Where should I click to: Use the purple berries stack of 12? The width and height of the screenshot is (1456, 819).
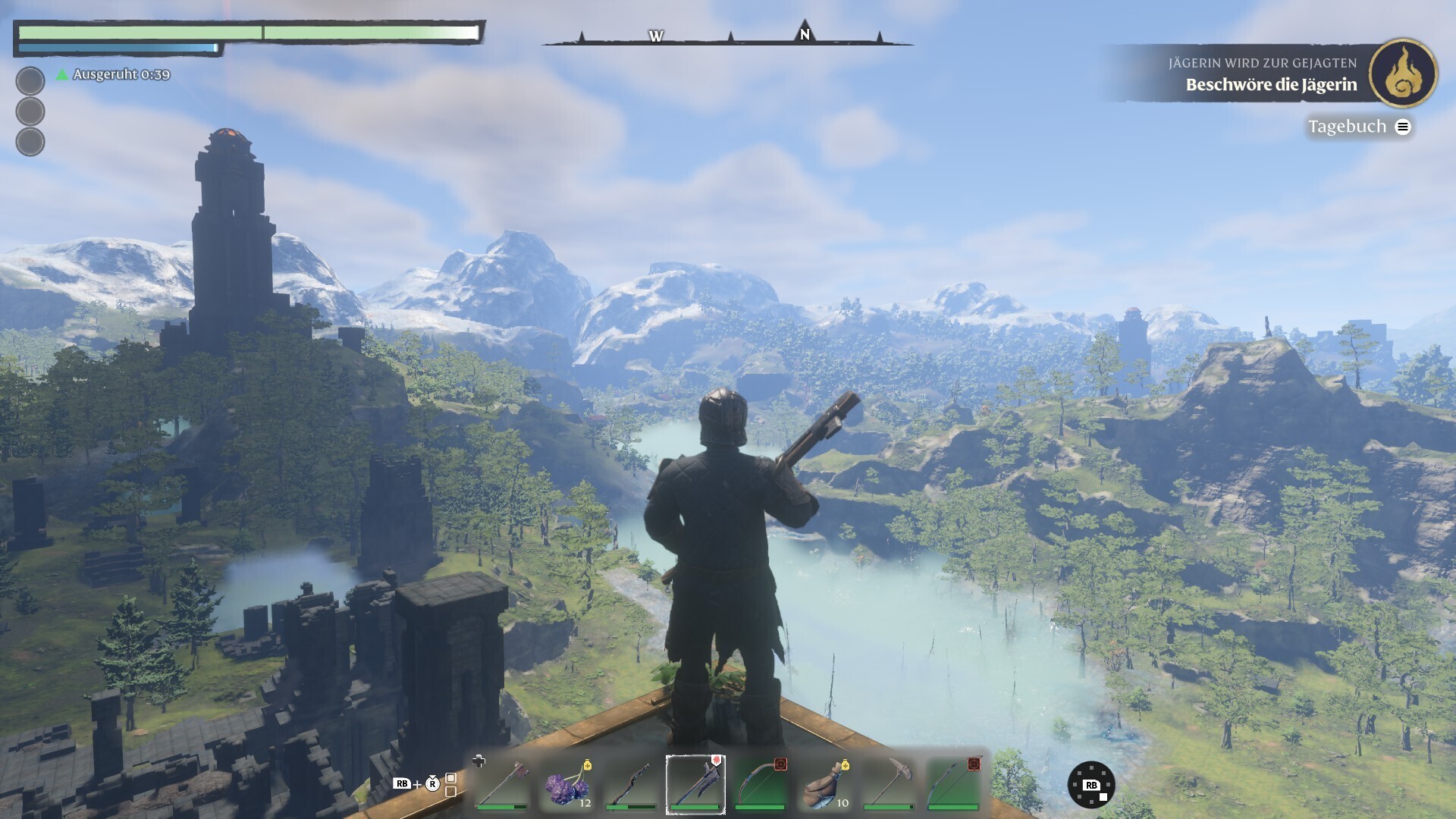[x=566, y=784]
